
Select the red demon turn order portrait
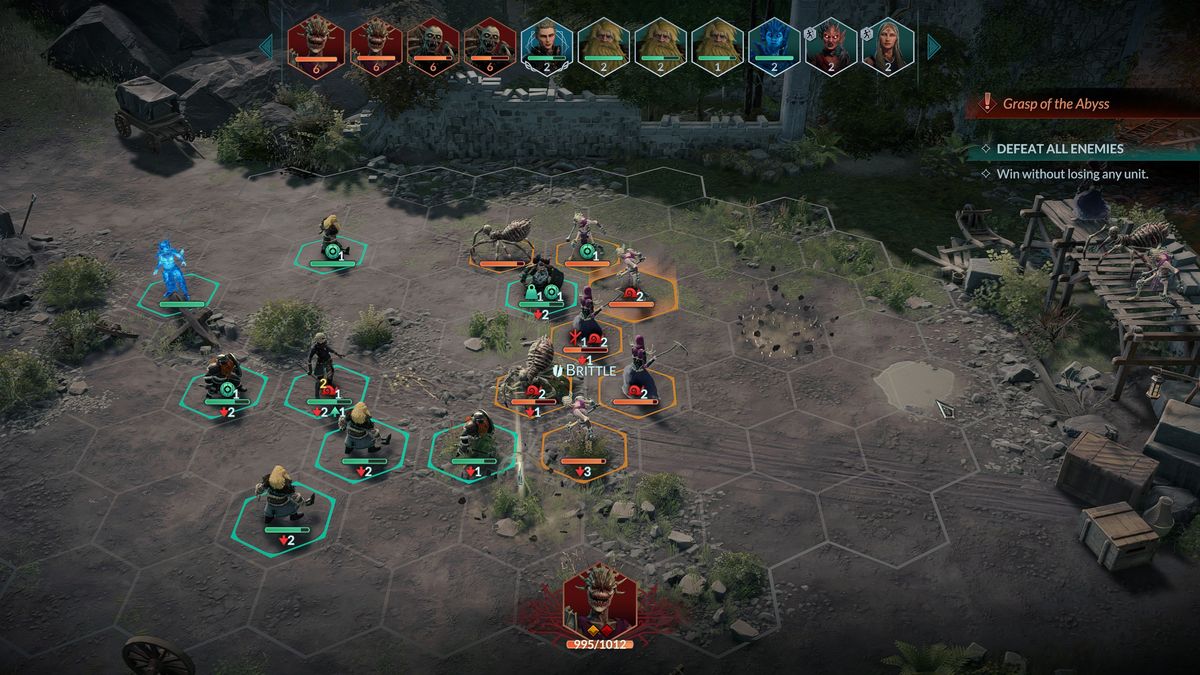tap(831, 45)
